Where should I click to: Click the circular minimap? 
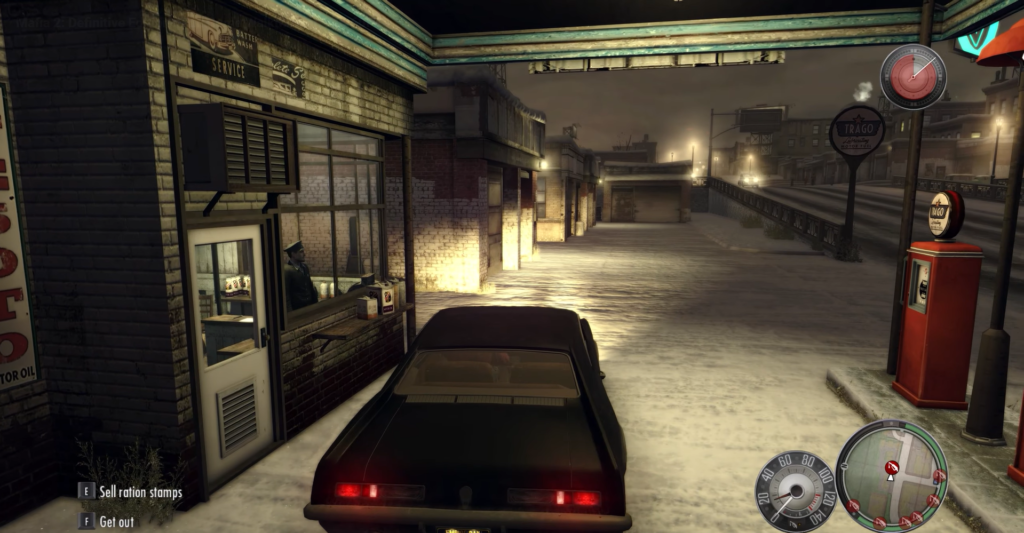890,474
